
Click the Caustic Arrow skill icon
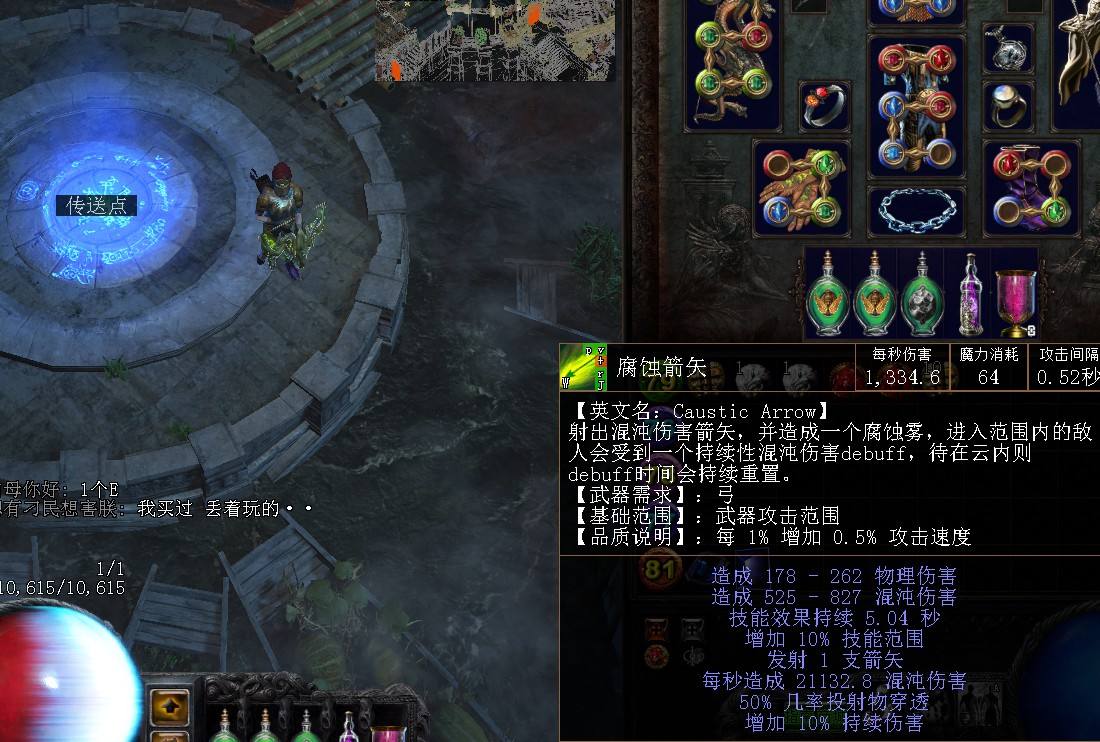point(583,367)
